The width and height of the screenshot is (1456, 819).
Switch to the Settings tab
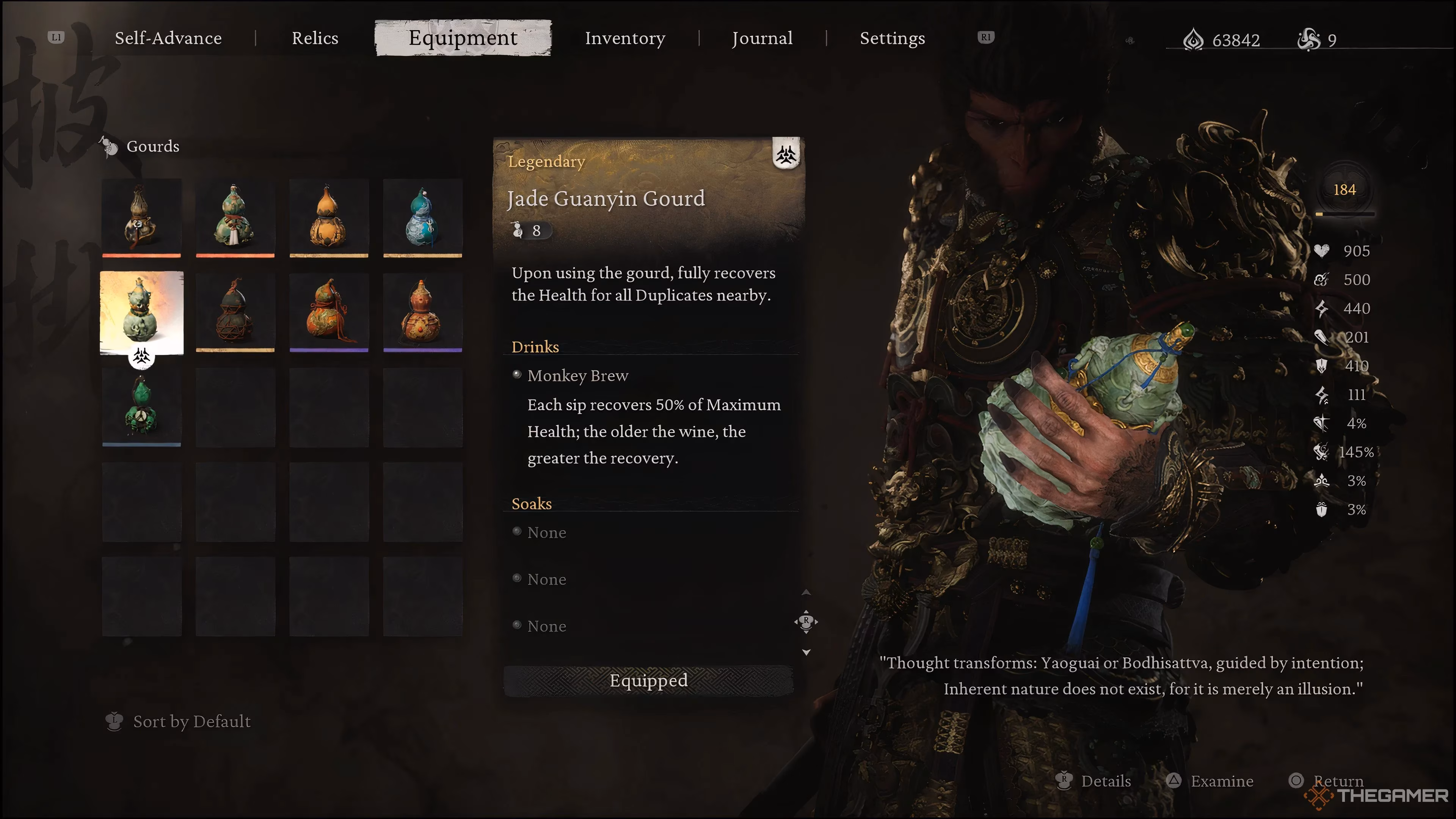[892, 38]
